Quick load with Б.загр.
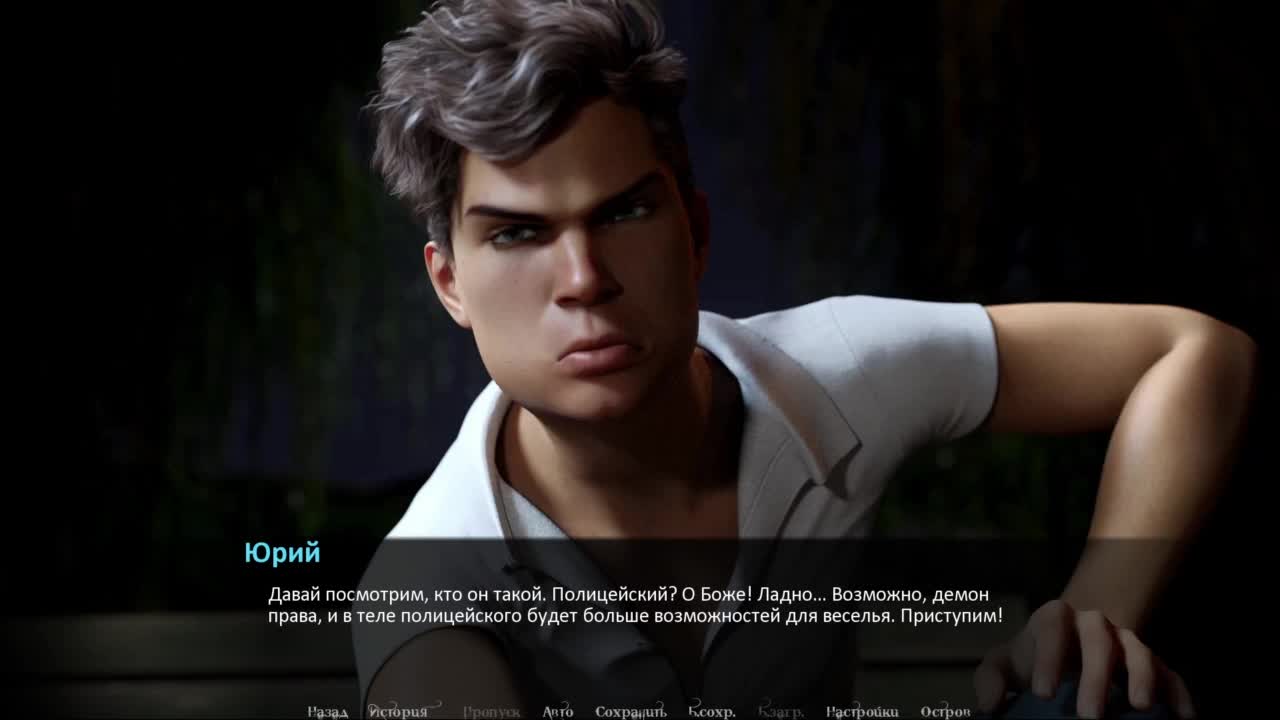The height and width of the screenshot is (720, 1280). coord(781,712)
